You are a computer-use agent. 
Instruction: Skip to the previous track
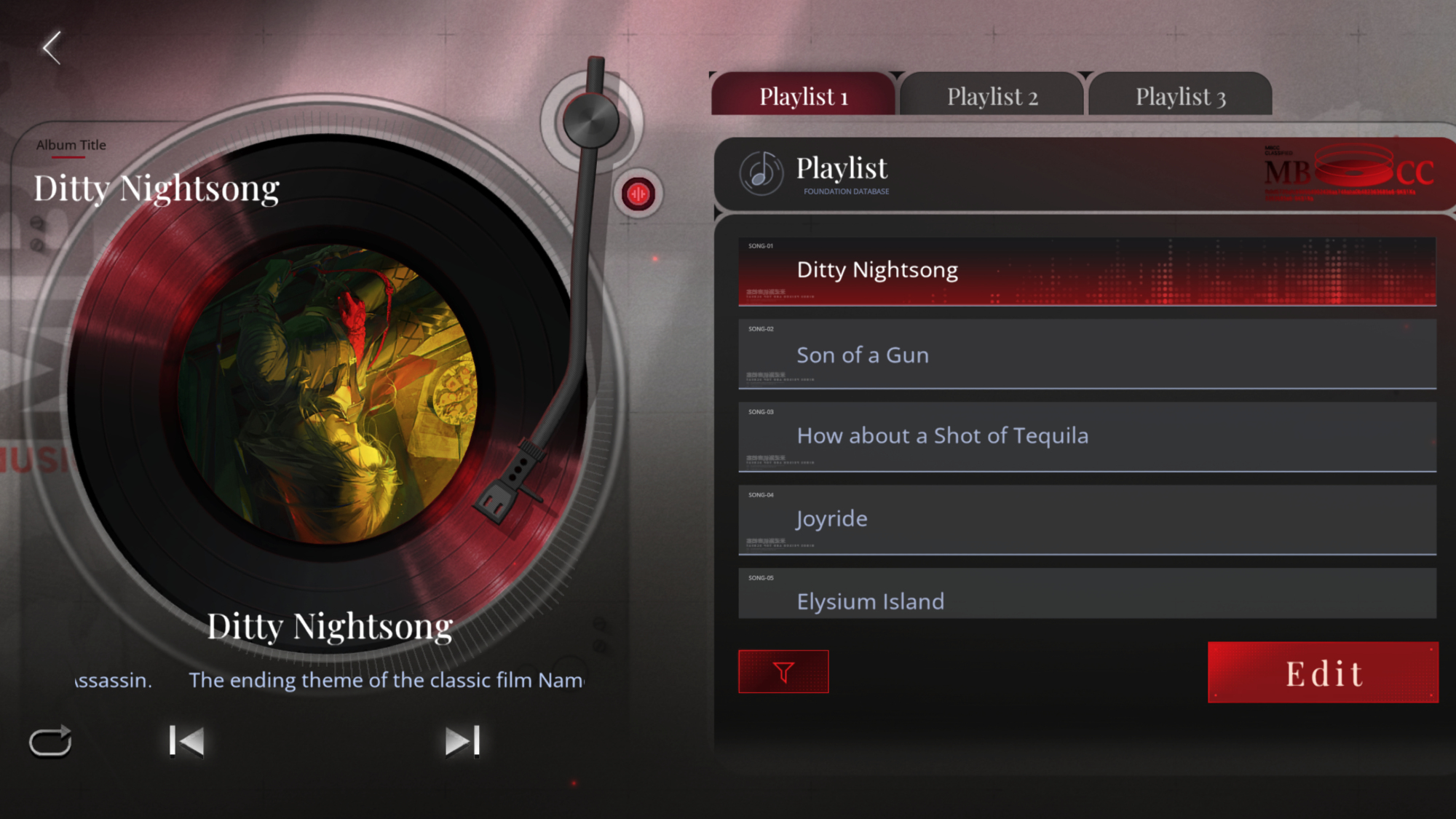click(186, 741)
